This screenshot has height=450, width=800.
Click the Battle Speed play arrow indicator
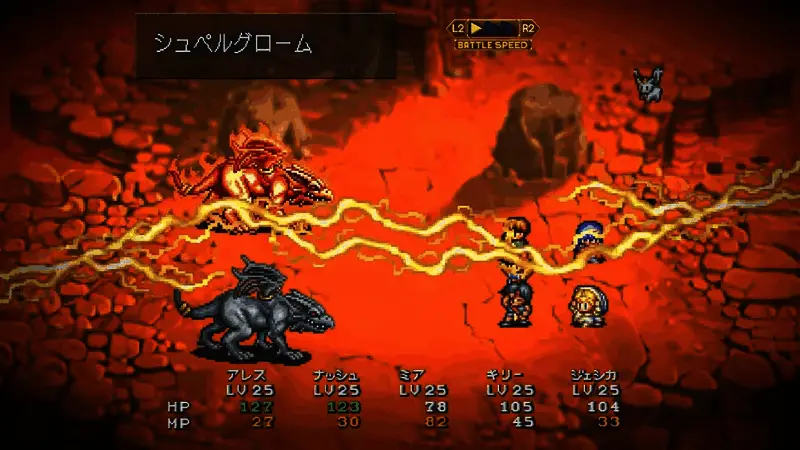click(478, 28)
